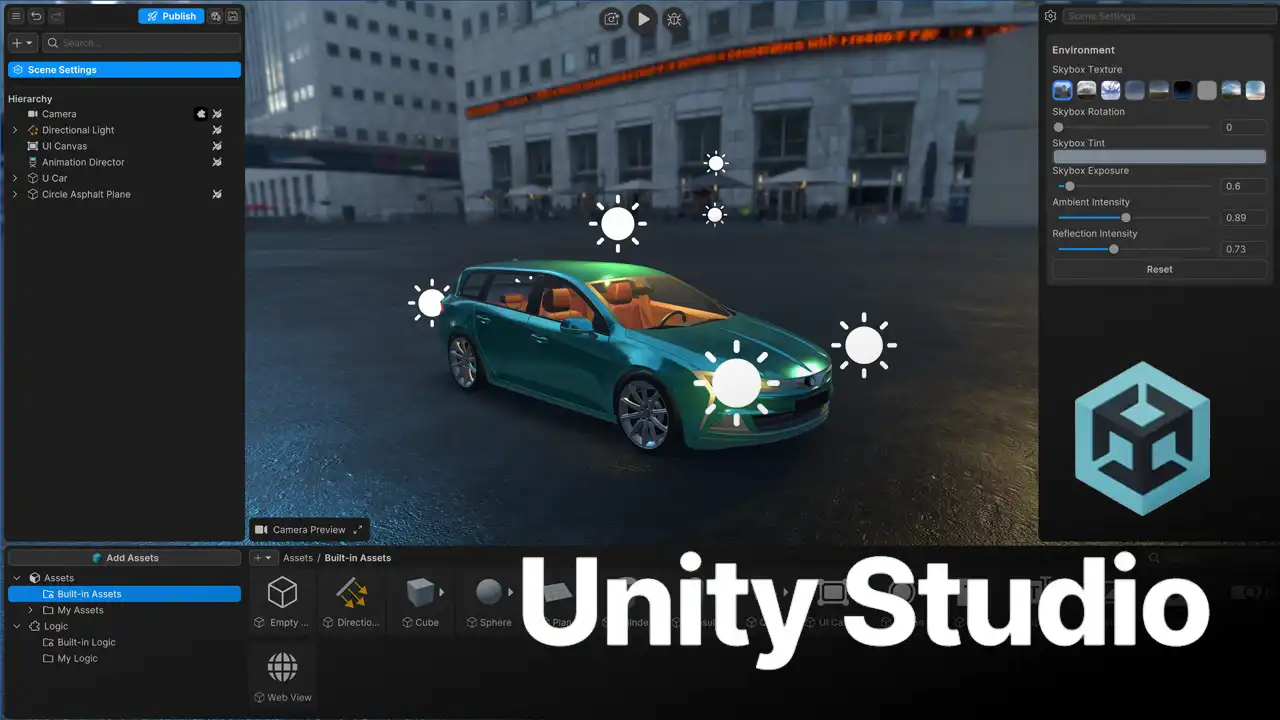Expand the Directional Light hierarchy entry

point(15,130)
